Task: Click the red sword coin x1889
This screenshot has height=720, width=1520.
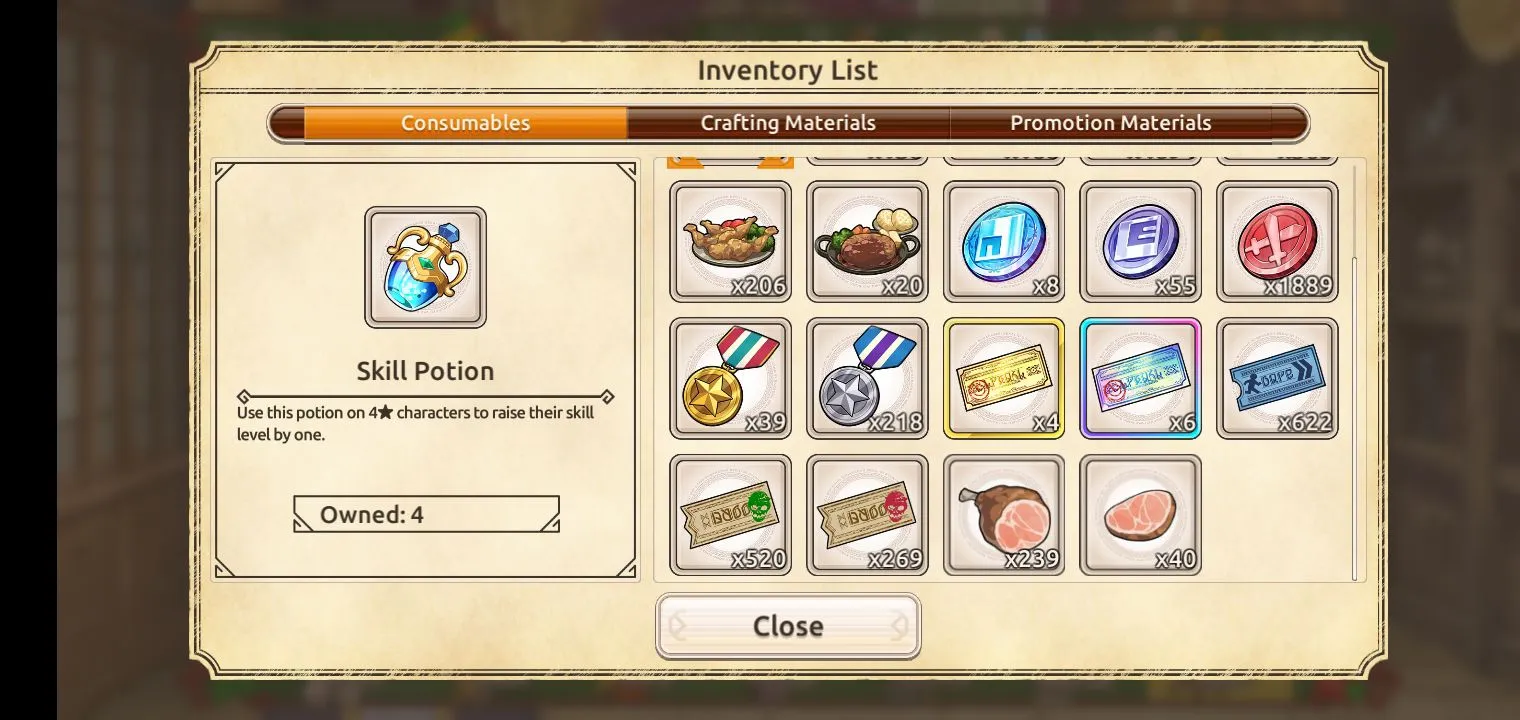Action: point(1277,241)
